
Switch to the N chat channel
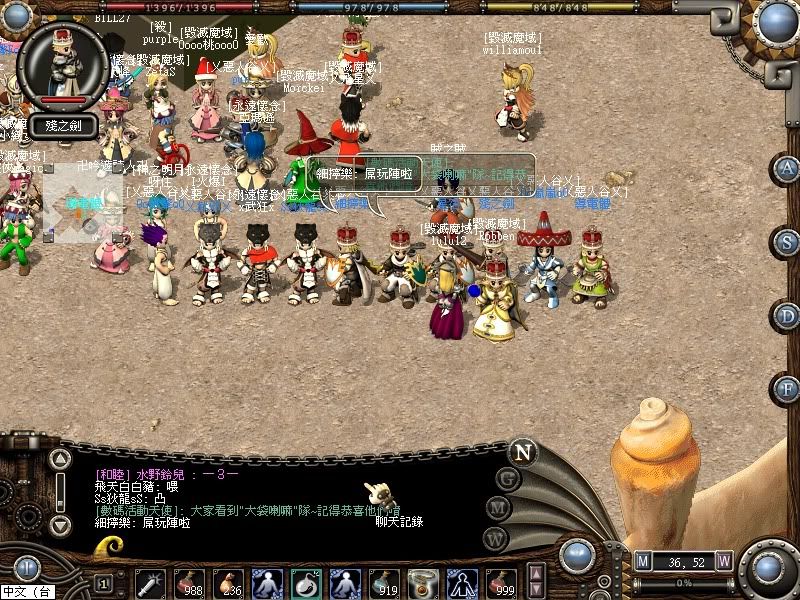(x=522, y=451)
